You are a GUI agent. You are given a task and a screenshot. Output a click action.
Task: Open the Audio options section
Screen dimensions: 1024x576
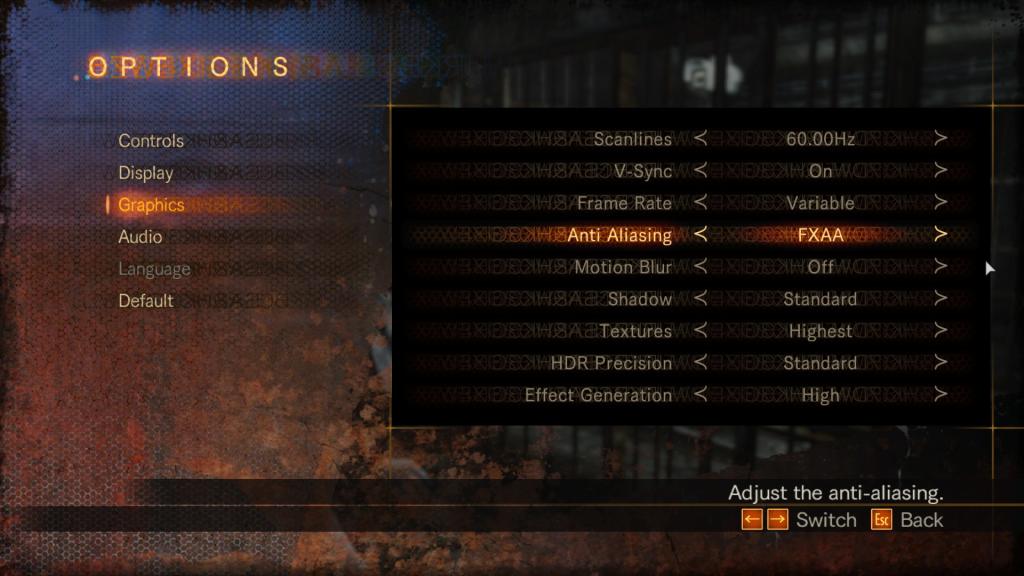pos(140,237)
